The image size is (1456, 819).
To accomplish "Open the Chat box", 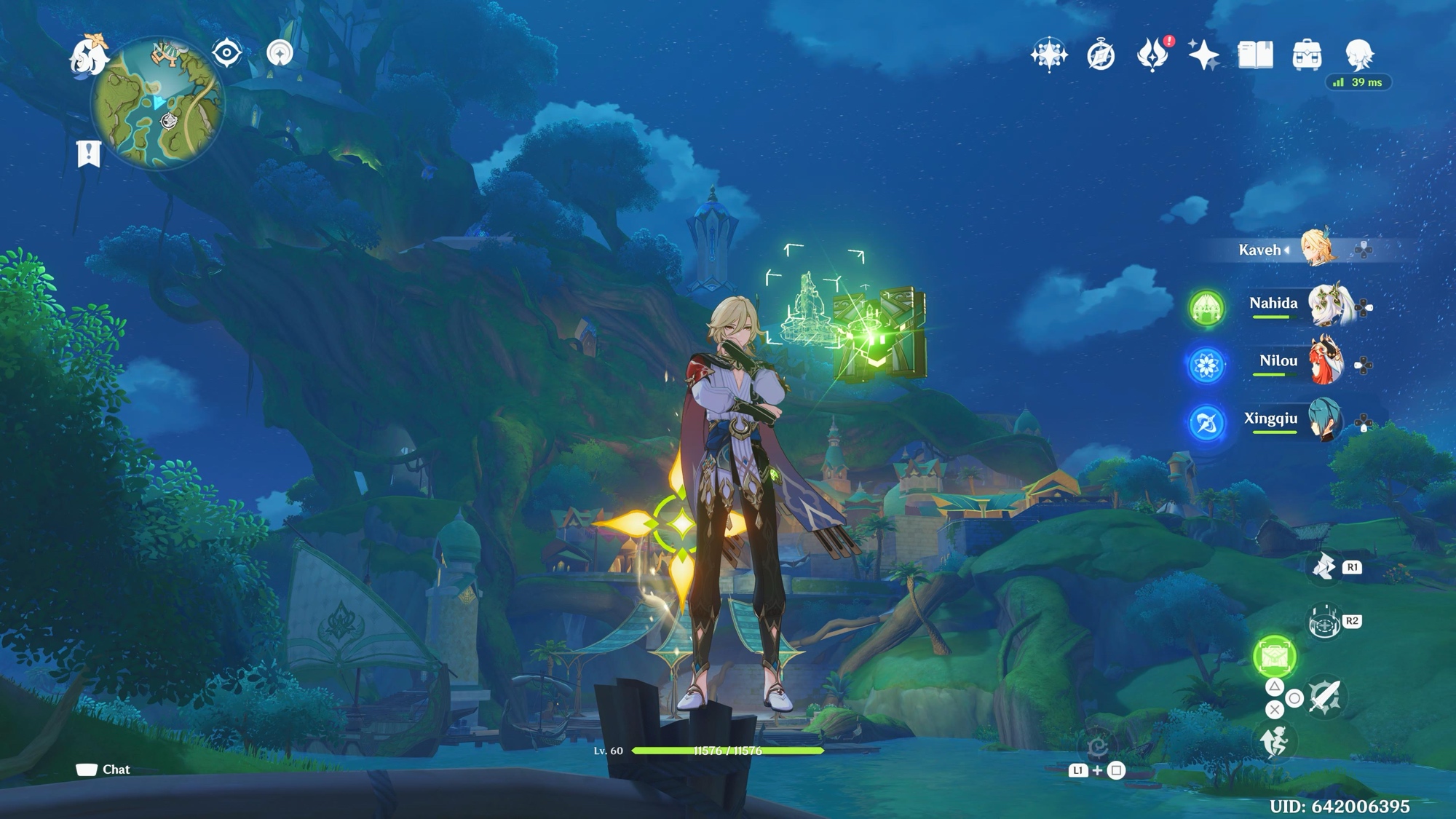I will tap(103, 769).
